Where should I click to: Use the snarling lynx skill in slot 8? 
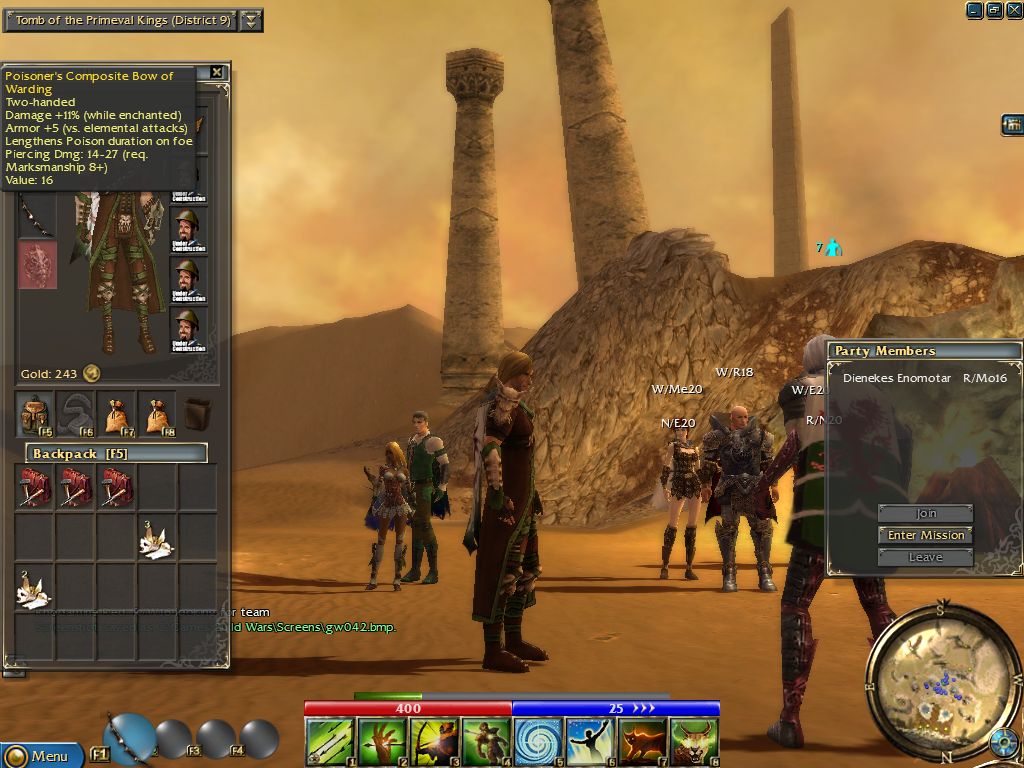pos(694,741)
